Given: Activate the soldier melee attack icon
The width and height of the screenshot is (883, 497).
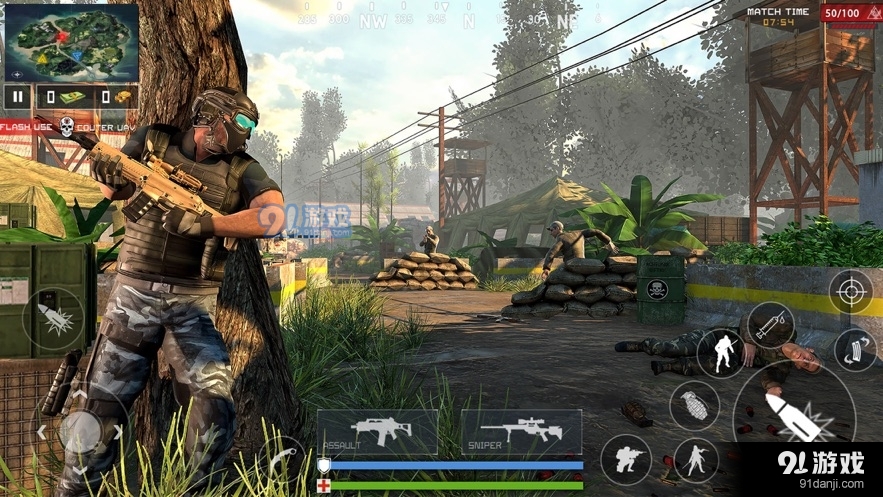Looking at the screenshot, I should click(x=720, y=353).
